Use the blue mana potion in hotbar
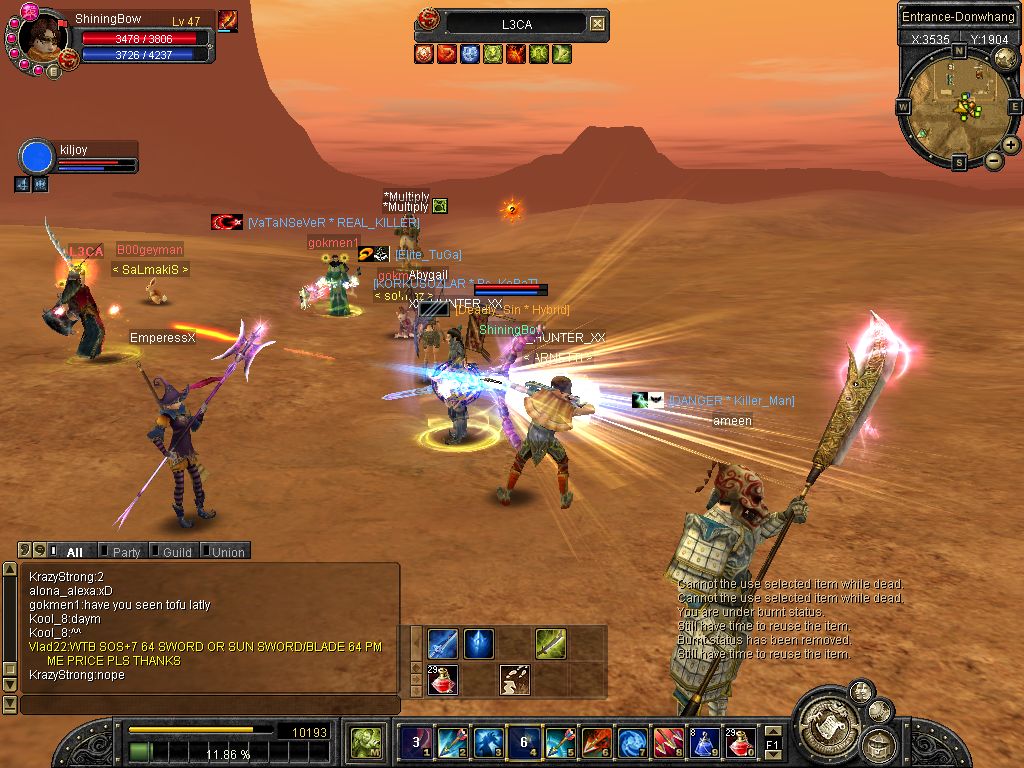Screen dimensions: 1024x768 (705, 743)
